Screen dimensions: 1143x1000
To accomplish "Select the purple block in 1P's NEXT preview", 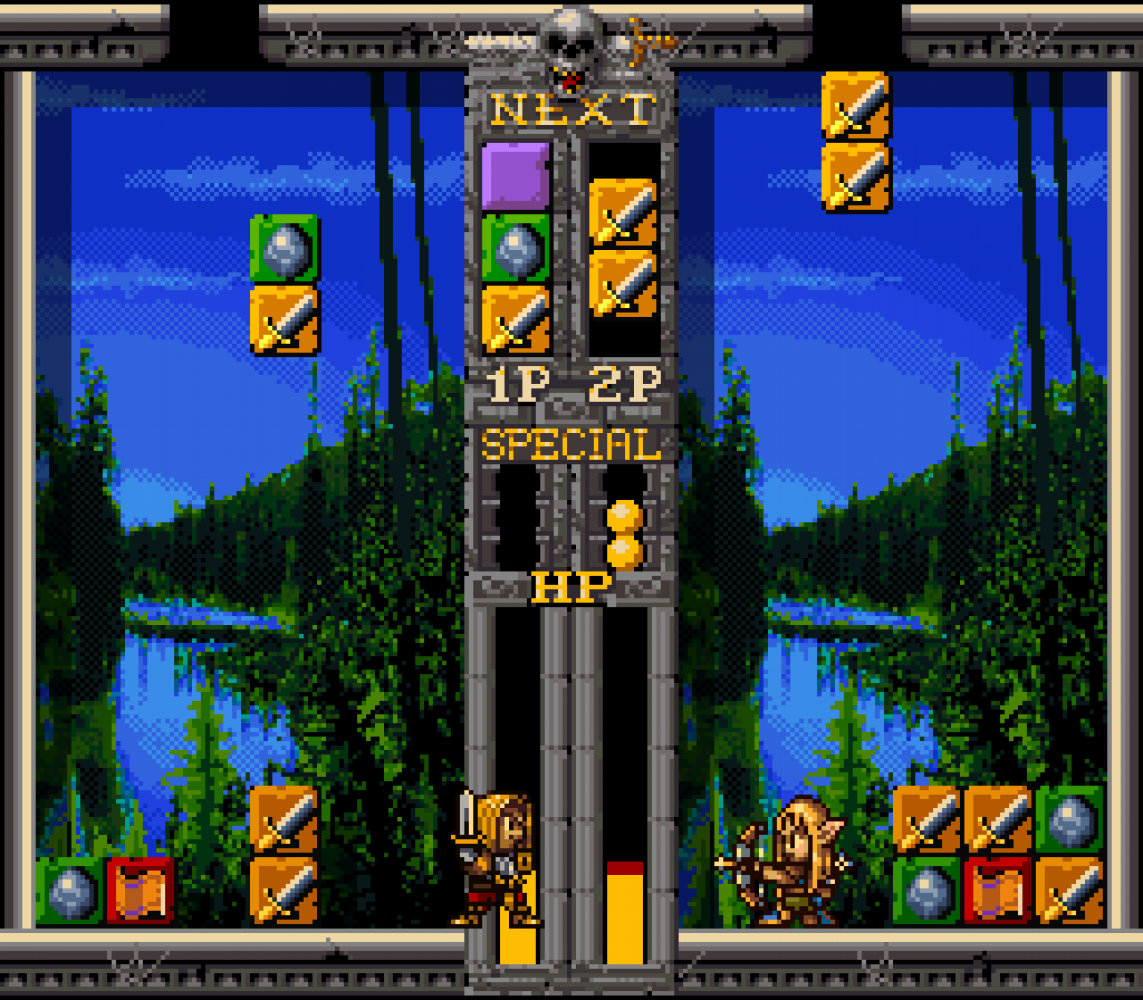I will (516, 176).
